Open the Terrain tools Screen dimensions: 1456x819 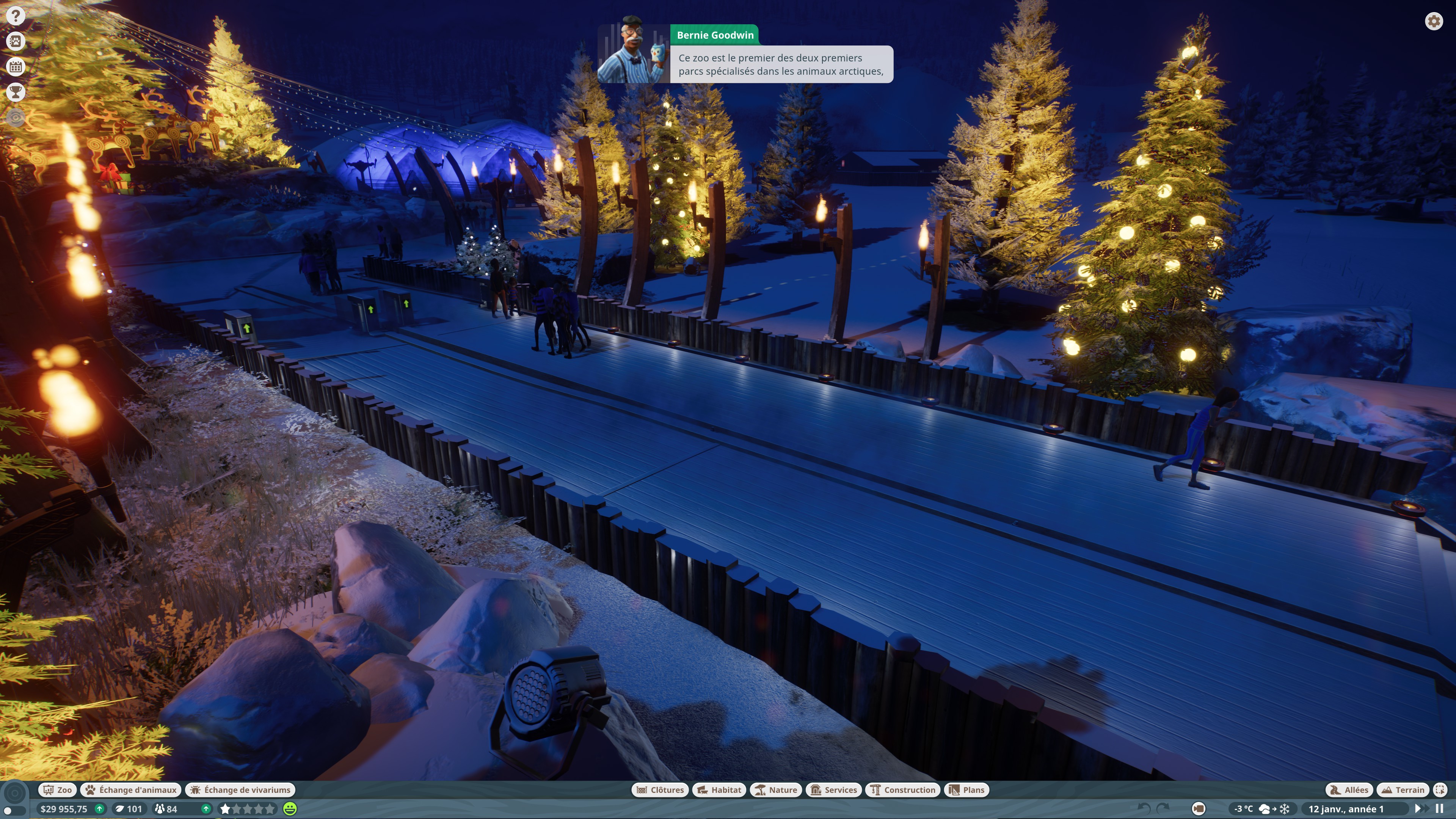1403,789
